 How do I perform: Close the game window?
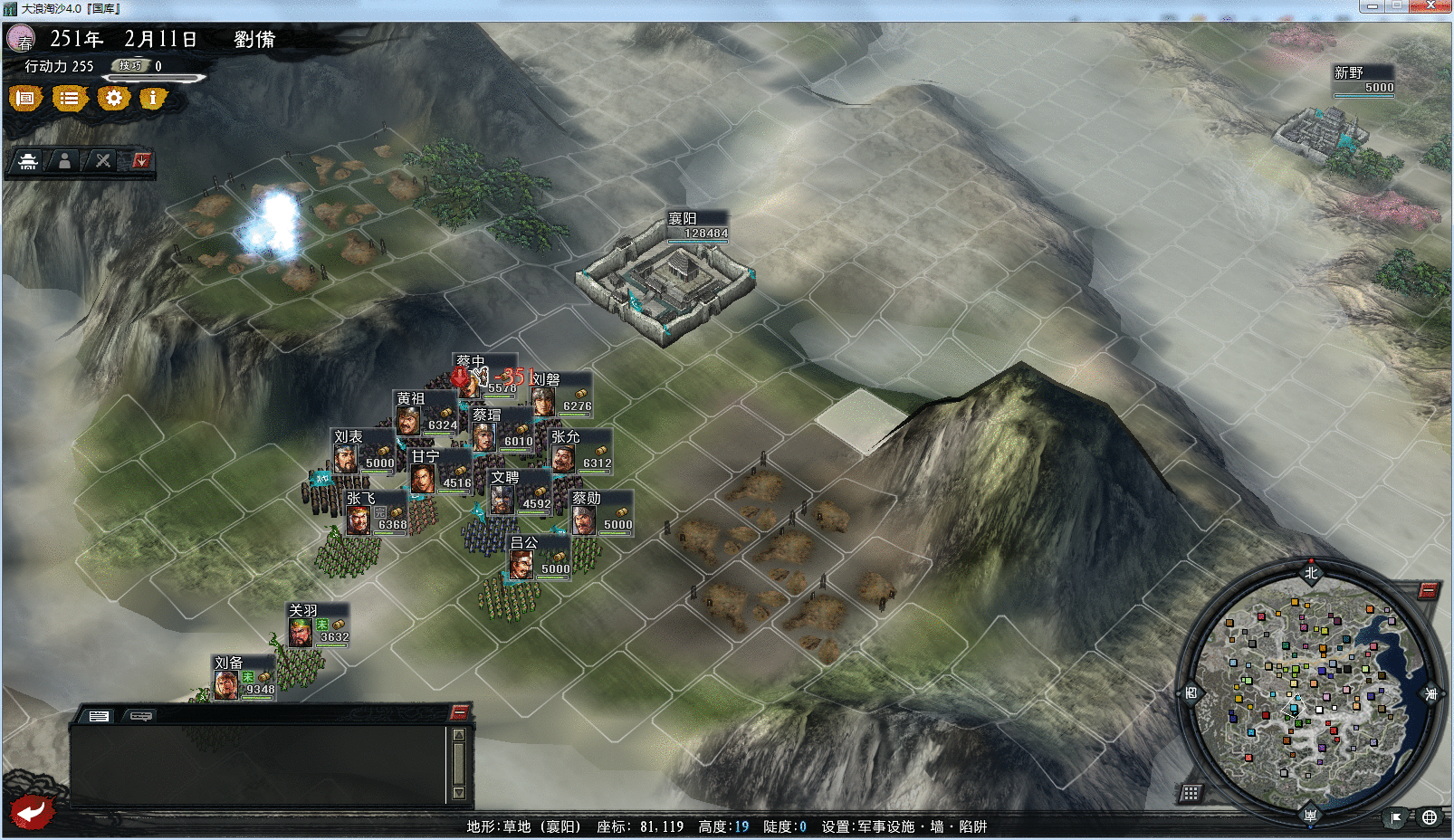coord(1430,6)
